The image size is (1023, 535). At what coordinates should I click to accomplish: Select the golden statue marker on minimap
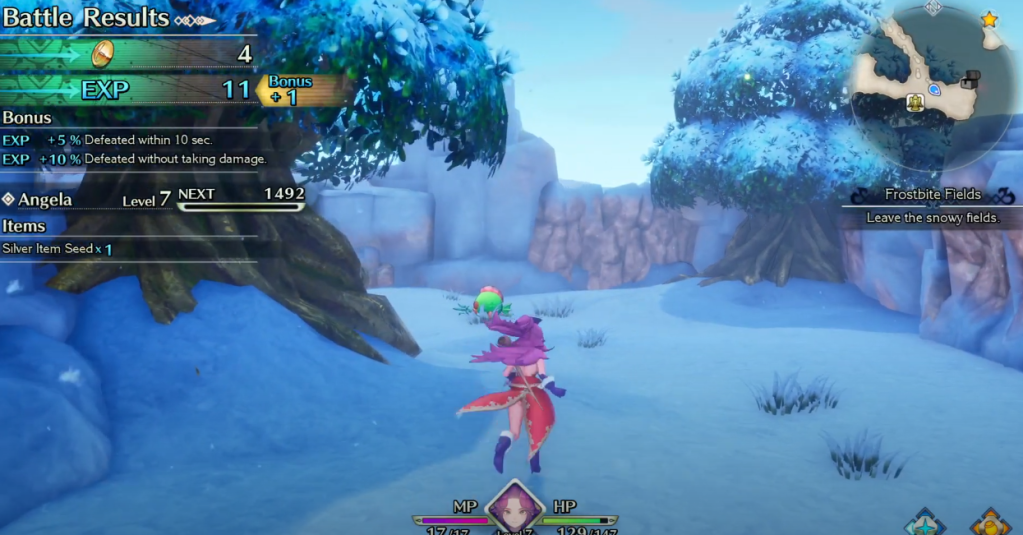coord(914,102)
